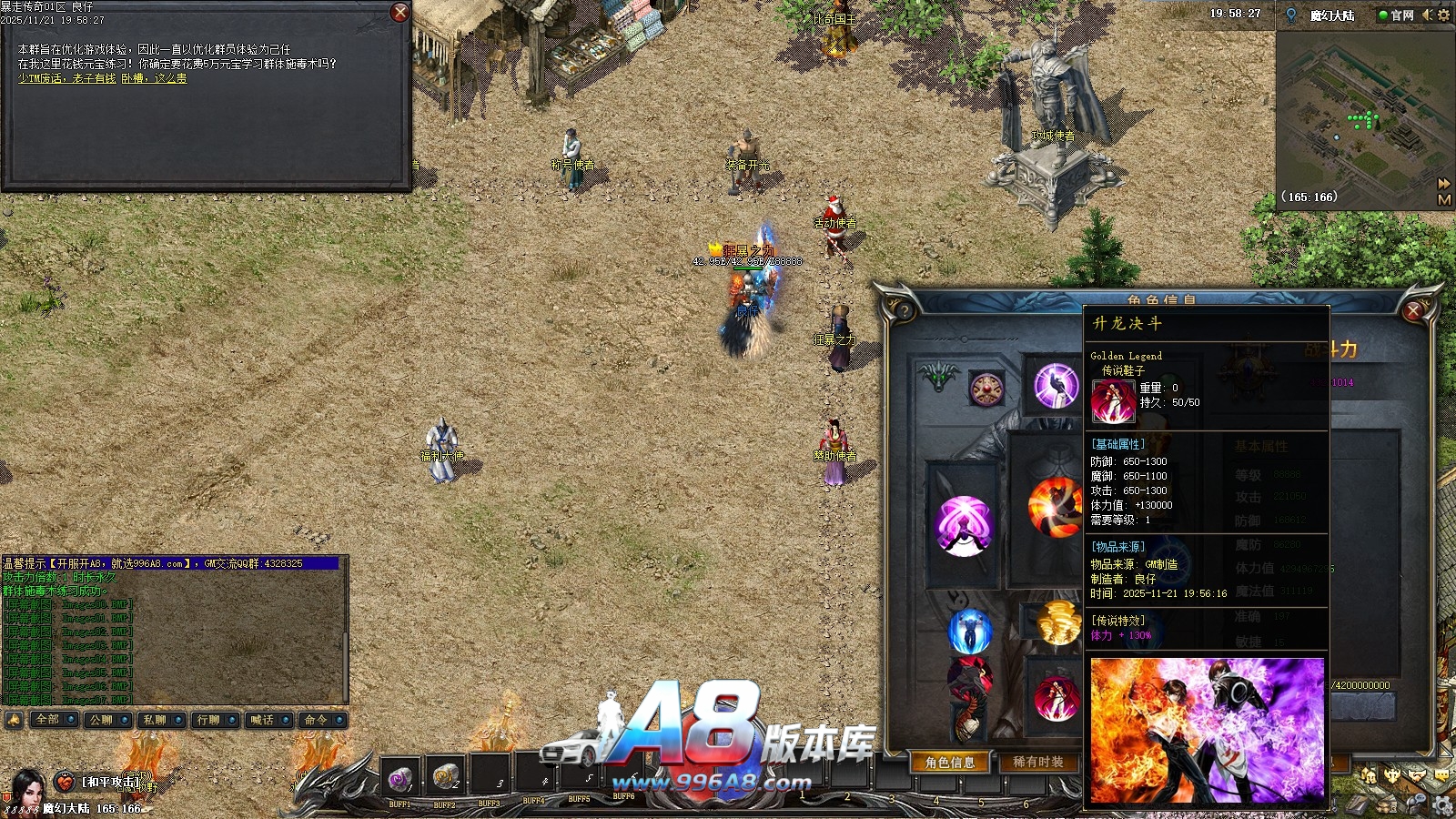Open the character panel help button
This screenshot has width=1456, height=819.
904,311
